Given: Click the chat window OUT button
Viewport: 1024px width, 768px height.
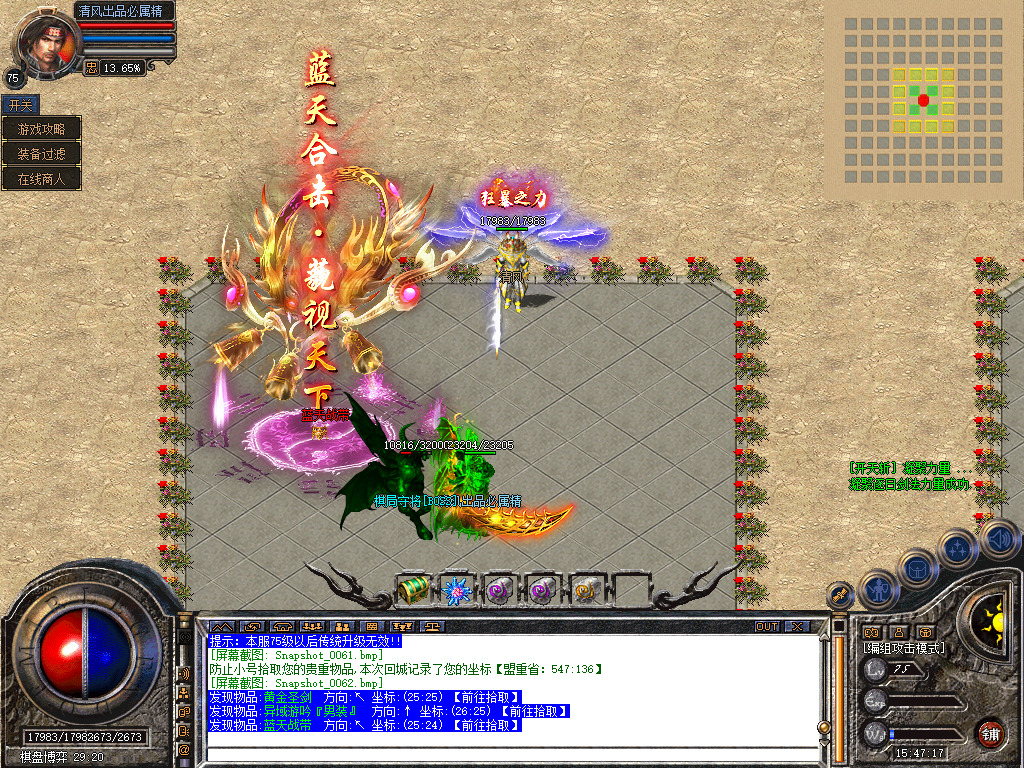Looking at the screenshot, I should pyautogui.click(x=766, y=626).
